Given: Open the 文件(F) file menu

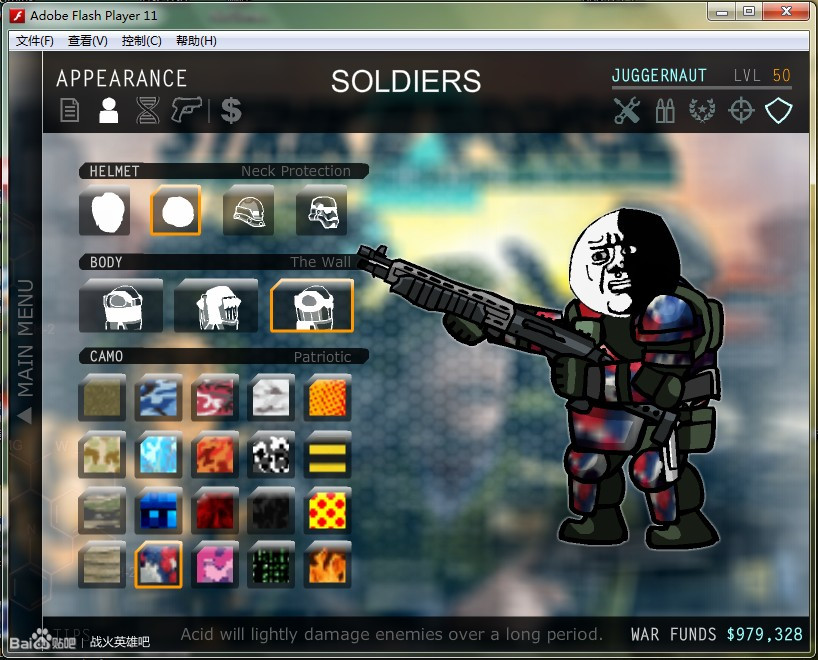Looking at the screenshot, I should [x=35, y=41].
